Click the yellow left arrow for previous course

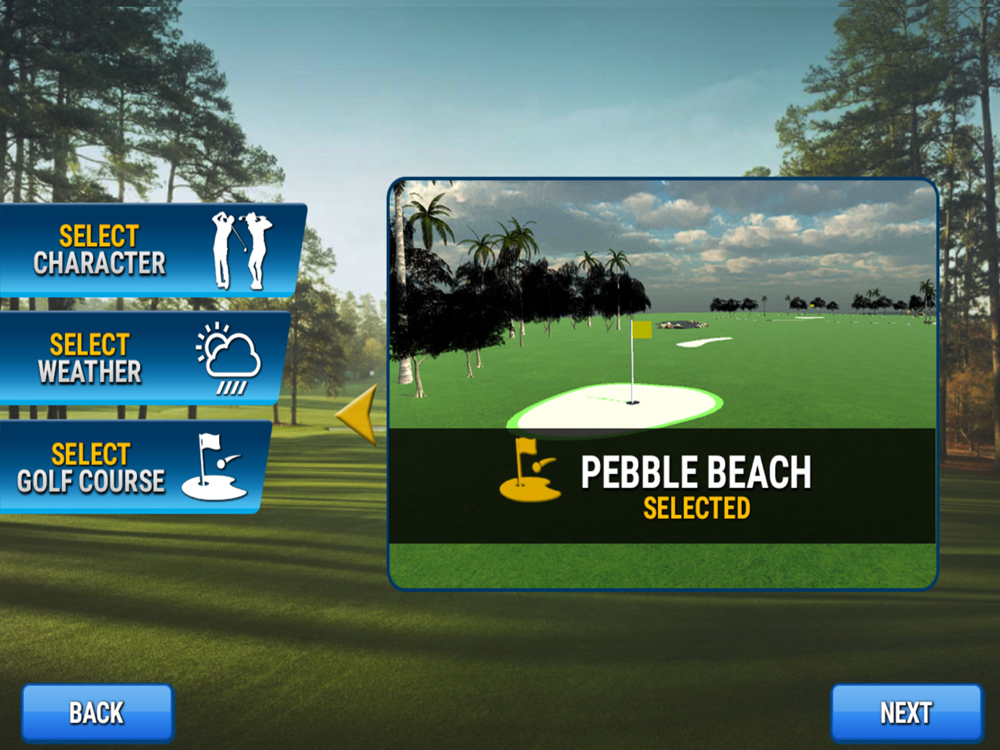pyautogui.click(x=357, y=414)
